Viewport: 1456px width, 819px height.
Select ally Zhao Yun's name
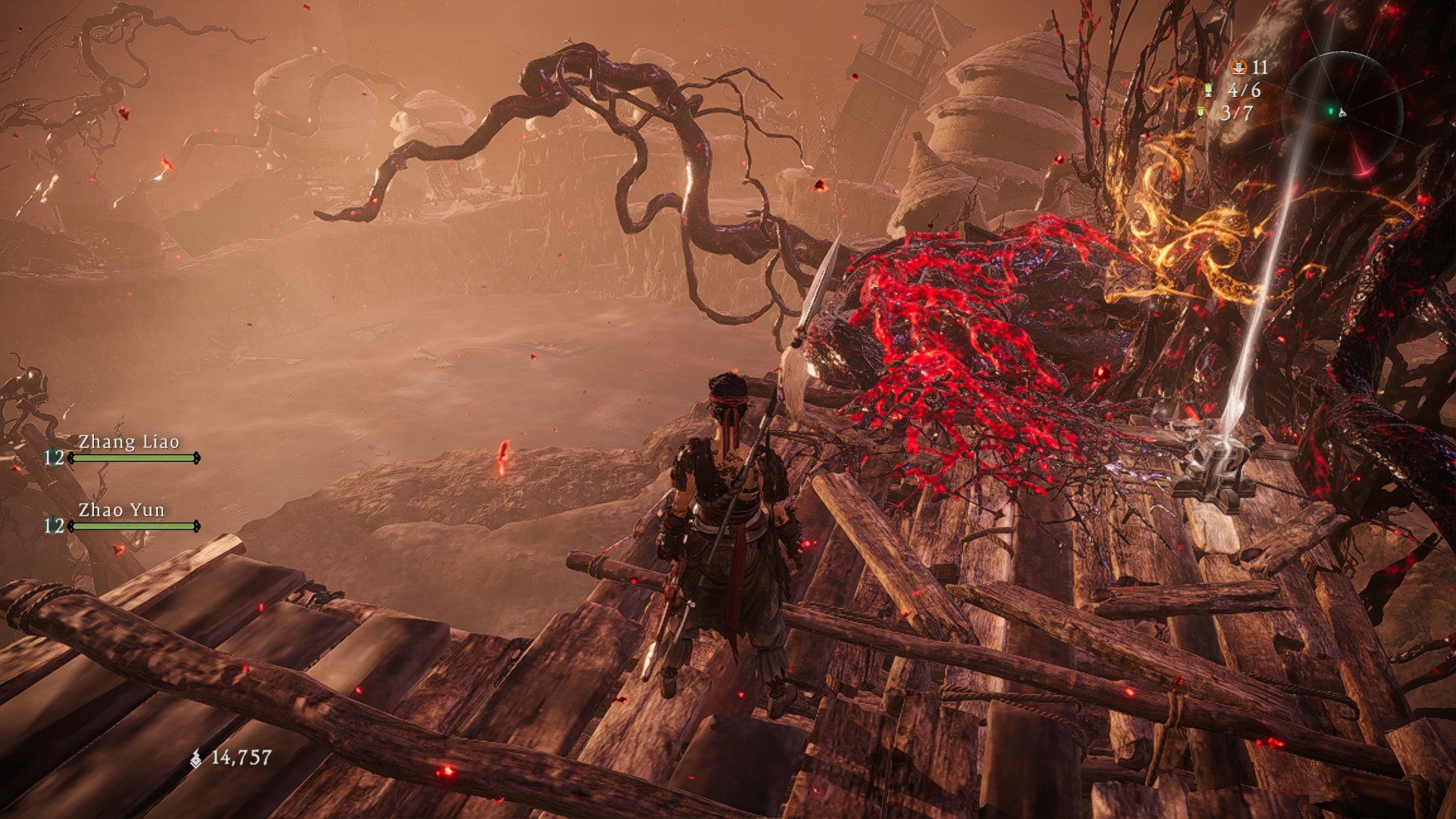coord(121,510)
